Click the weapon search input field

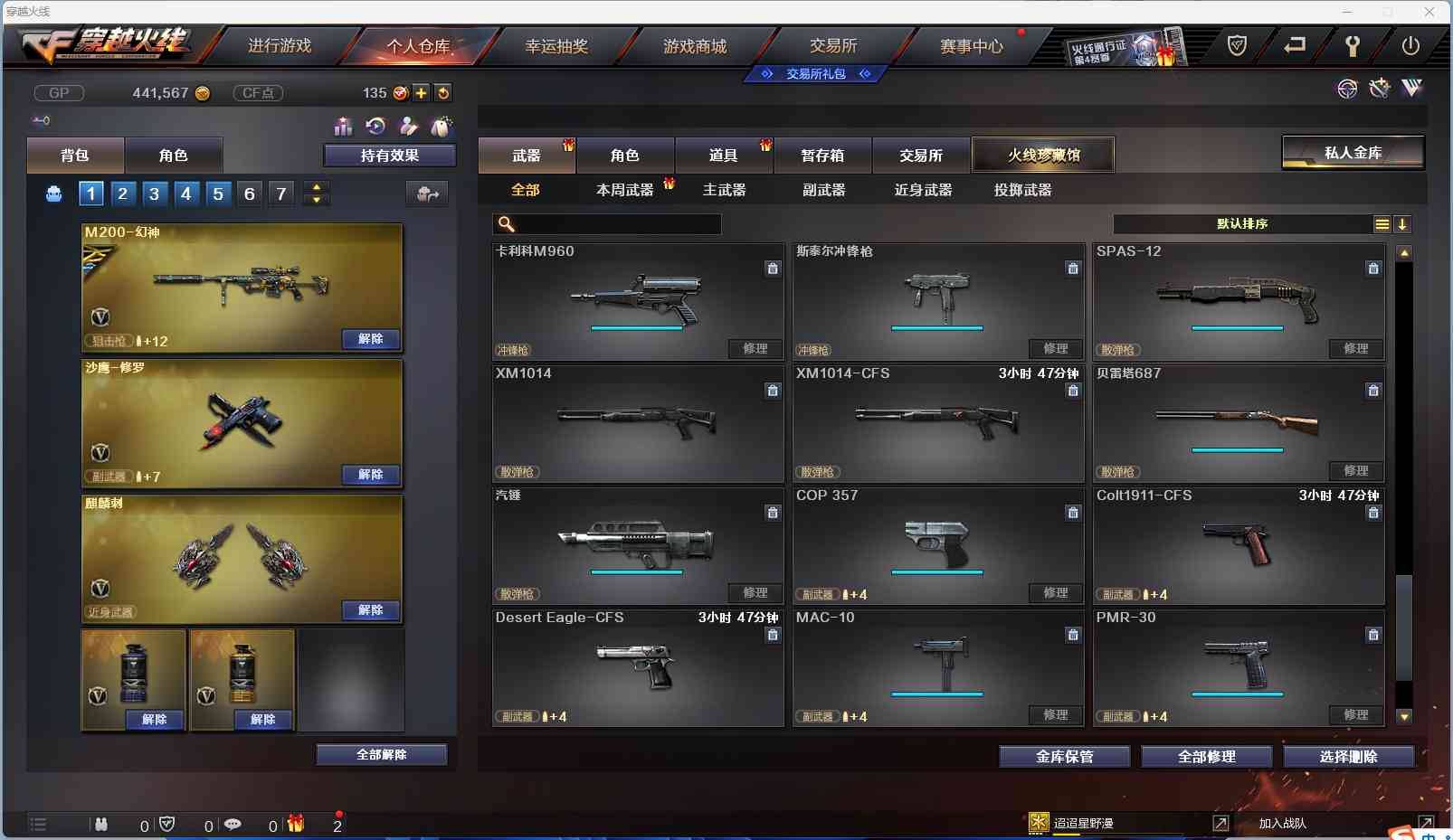point(608,224)
